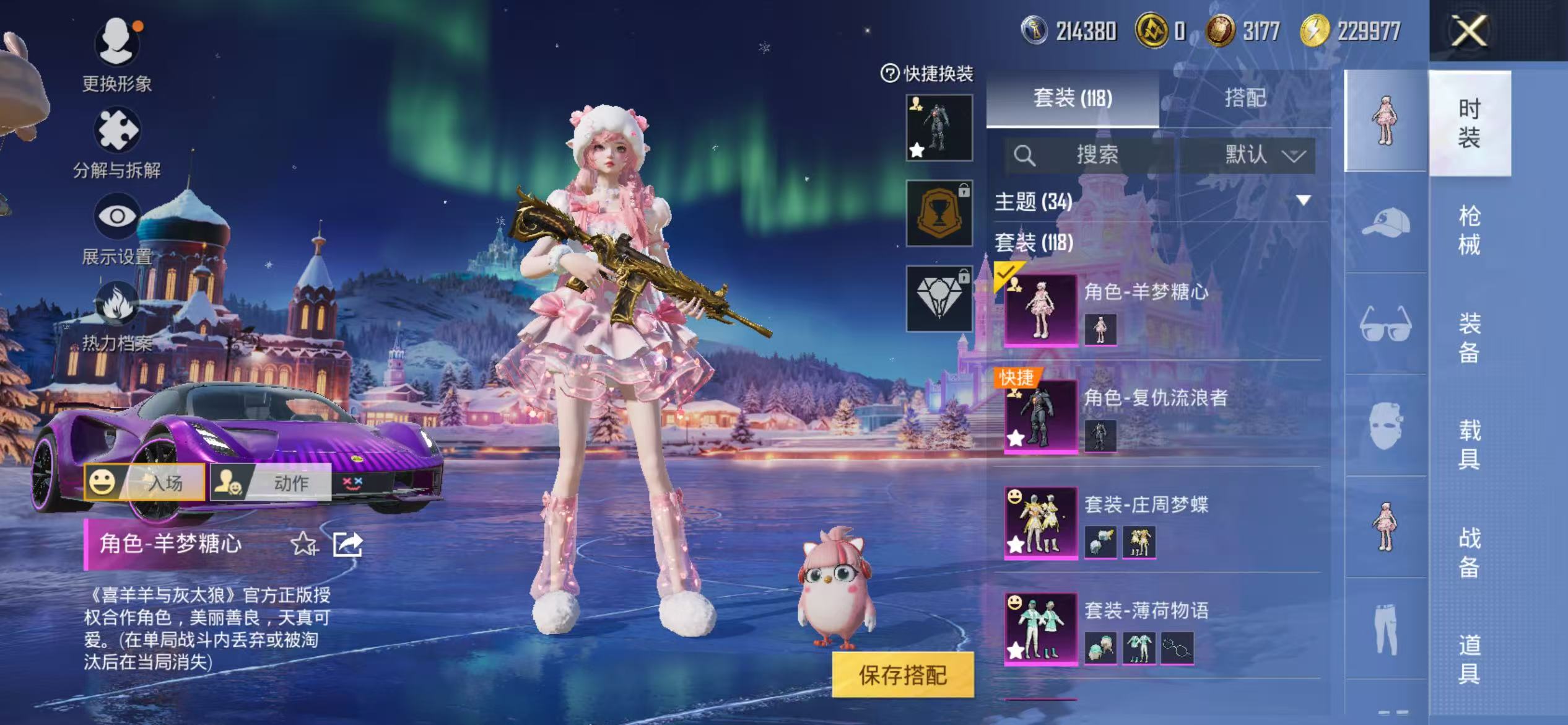
Task: Open the 更换形象 avatar change icon
Action: 116,43
